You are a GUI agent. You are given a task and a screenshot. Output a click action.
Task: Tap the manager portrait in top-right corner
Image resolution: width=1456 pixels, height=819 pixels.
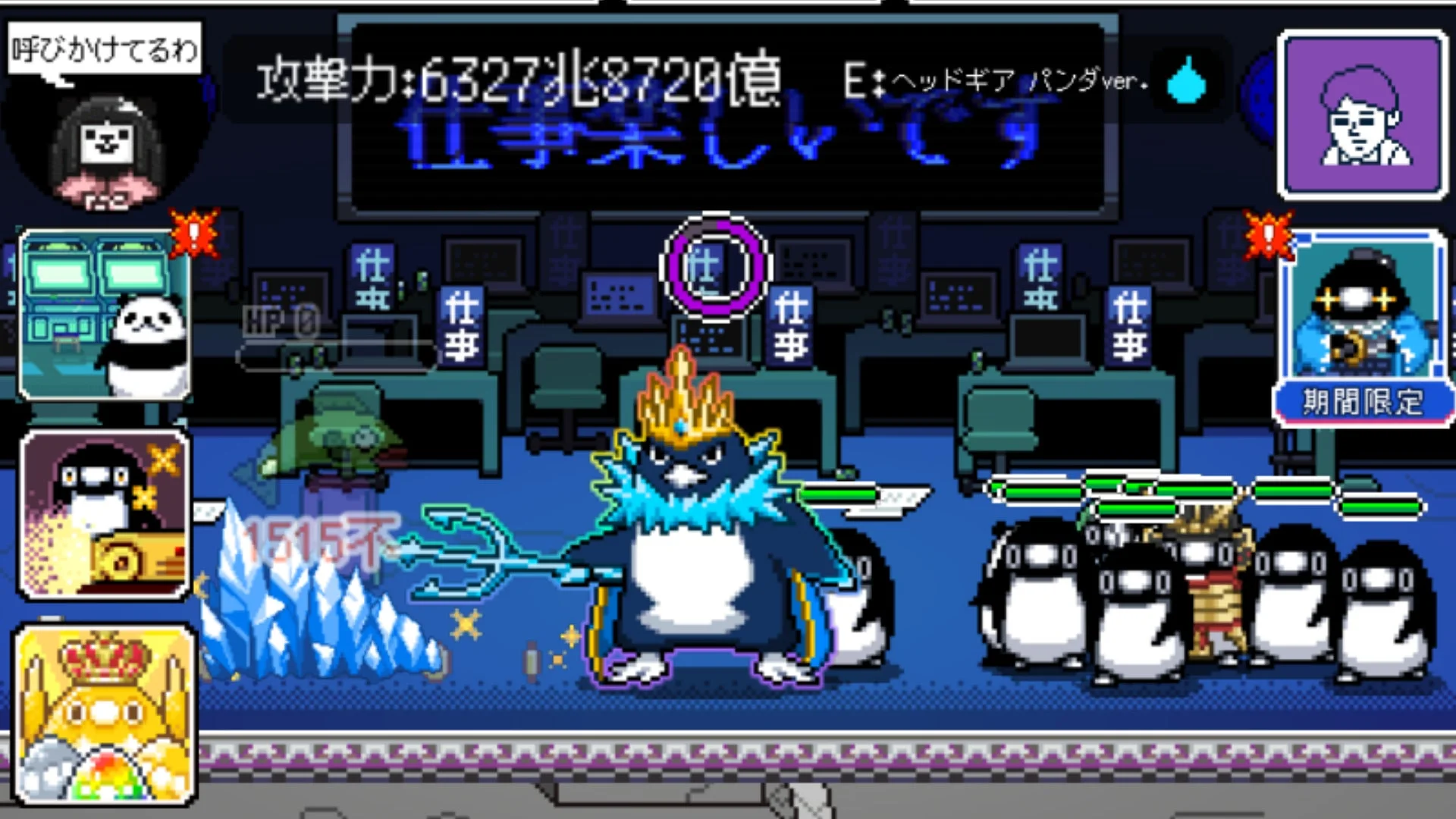pos(1361,114)
